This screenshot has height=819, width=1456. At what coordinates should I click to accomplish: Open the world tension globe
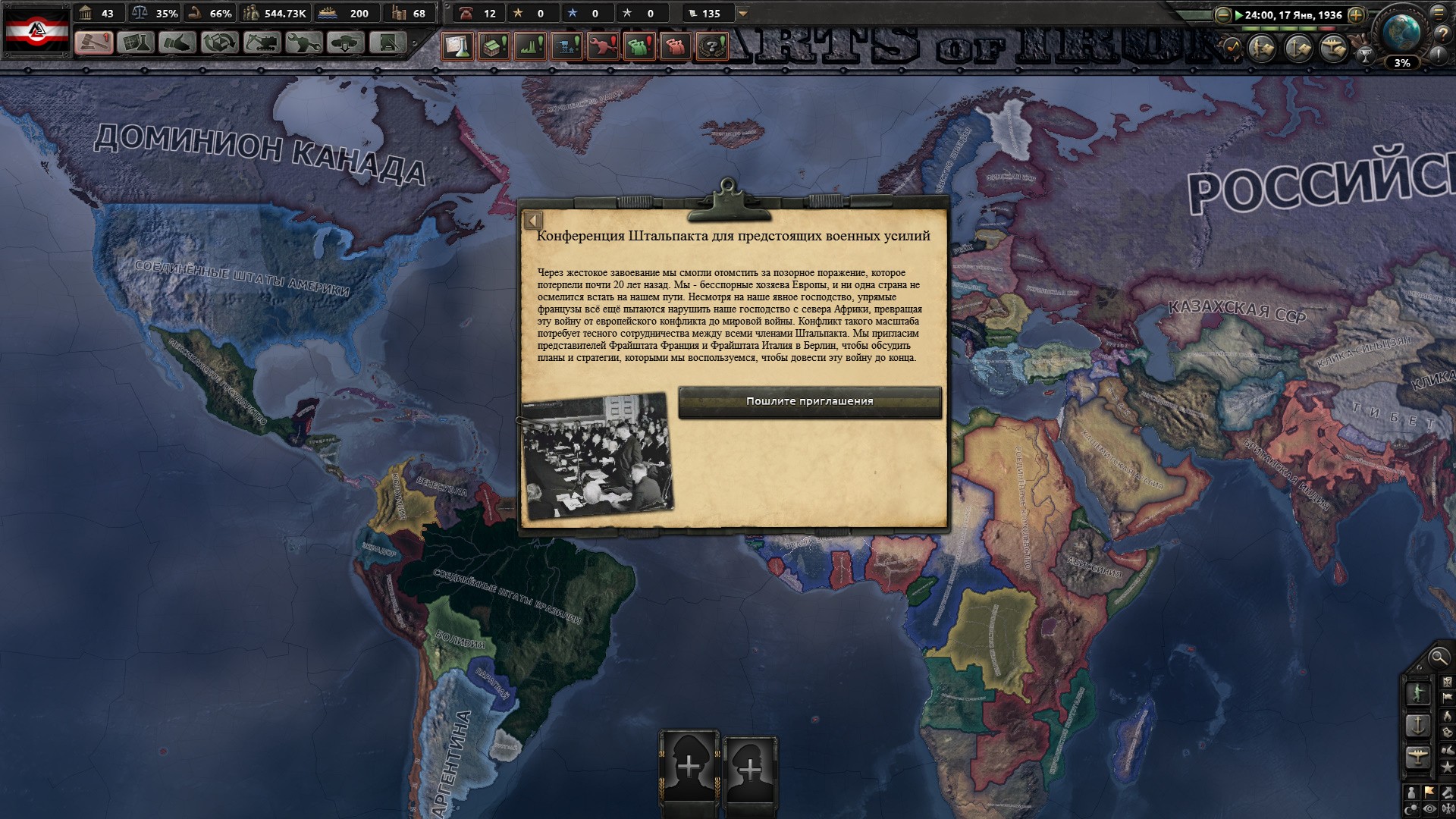[1401, 32]
